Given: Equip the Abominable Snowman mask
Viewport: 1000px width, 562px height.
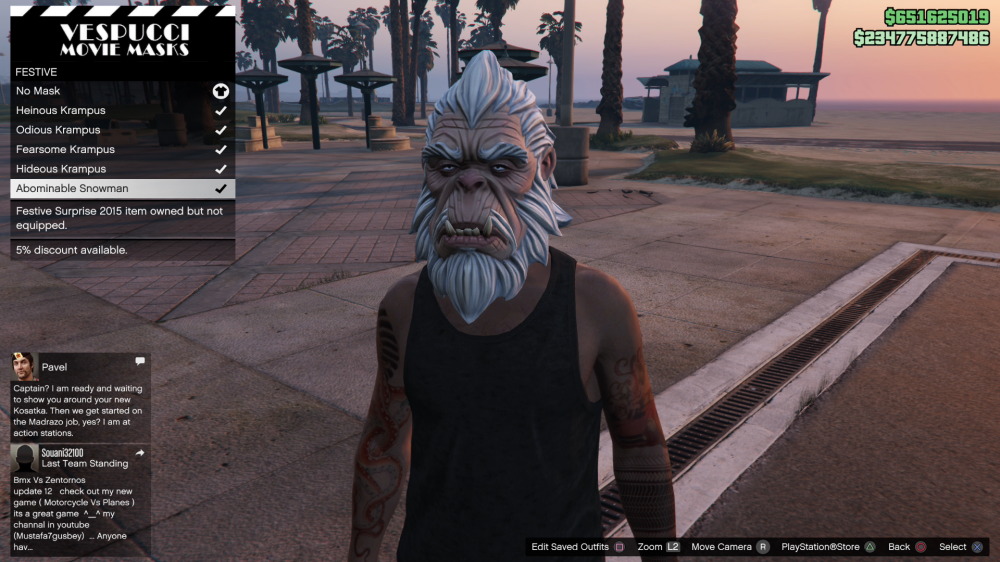Looking at the screenshot, I should point(122,188).
